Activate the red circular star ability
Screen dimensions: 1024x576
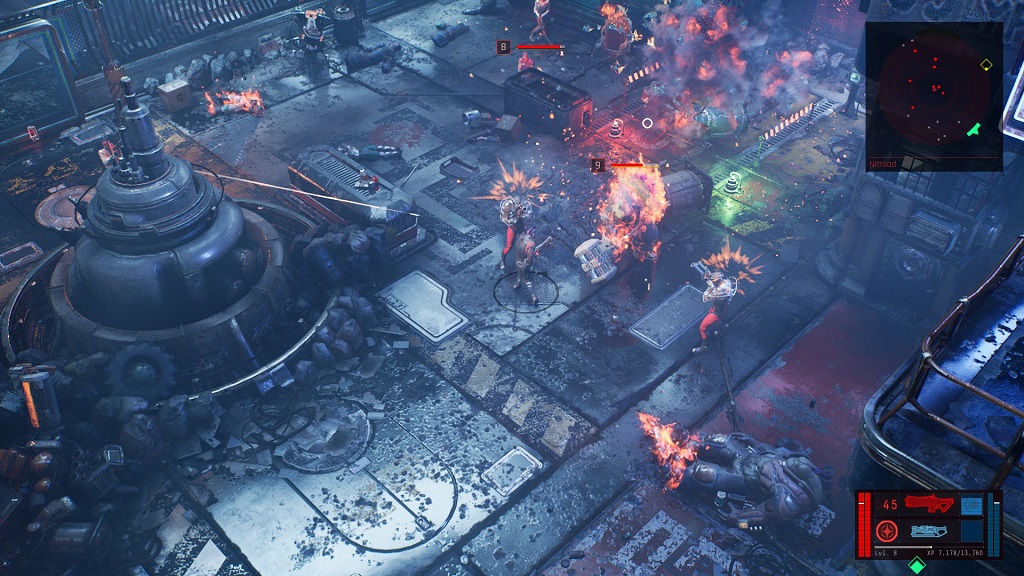click(x=886, y=531)
